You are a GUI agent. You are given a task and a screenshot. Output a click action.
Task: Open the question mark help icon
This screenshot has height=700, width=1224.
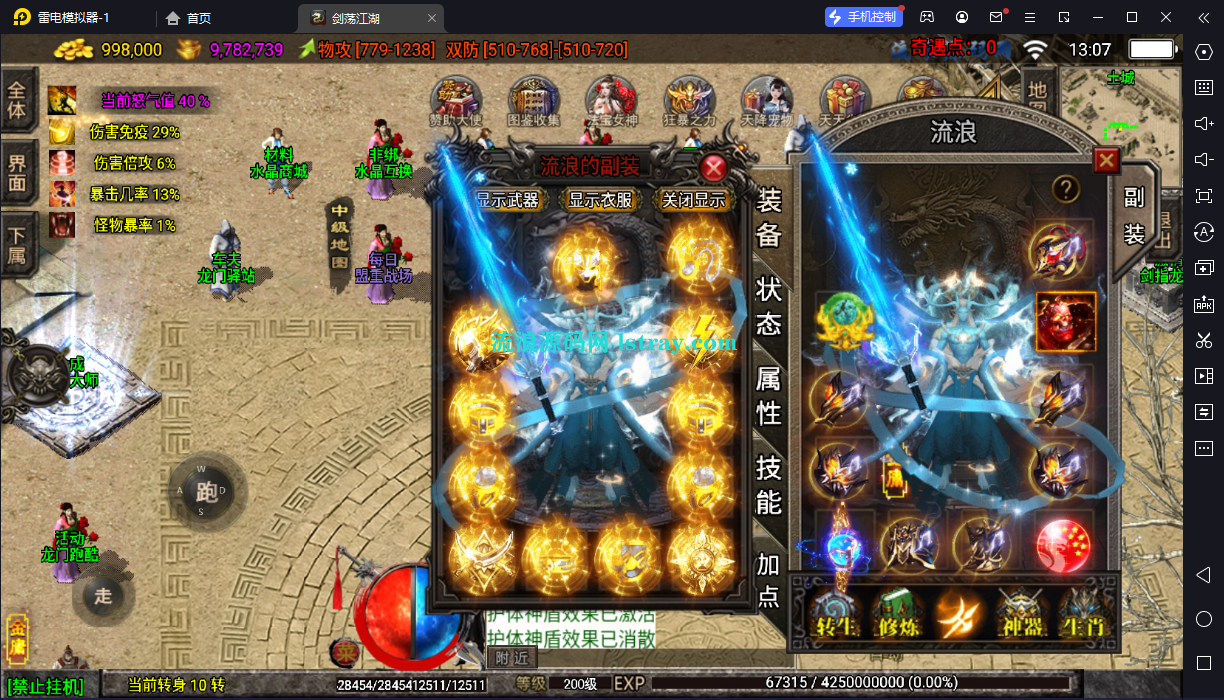click(x=1066, y=189)
